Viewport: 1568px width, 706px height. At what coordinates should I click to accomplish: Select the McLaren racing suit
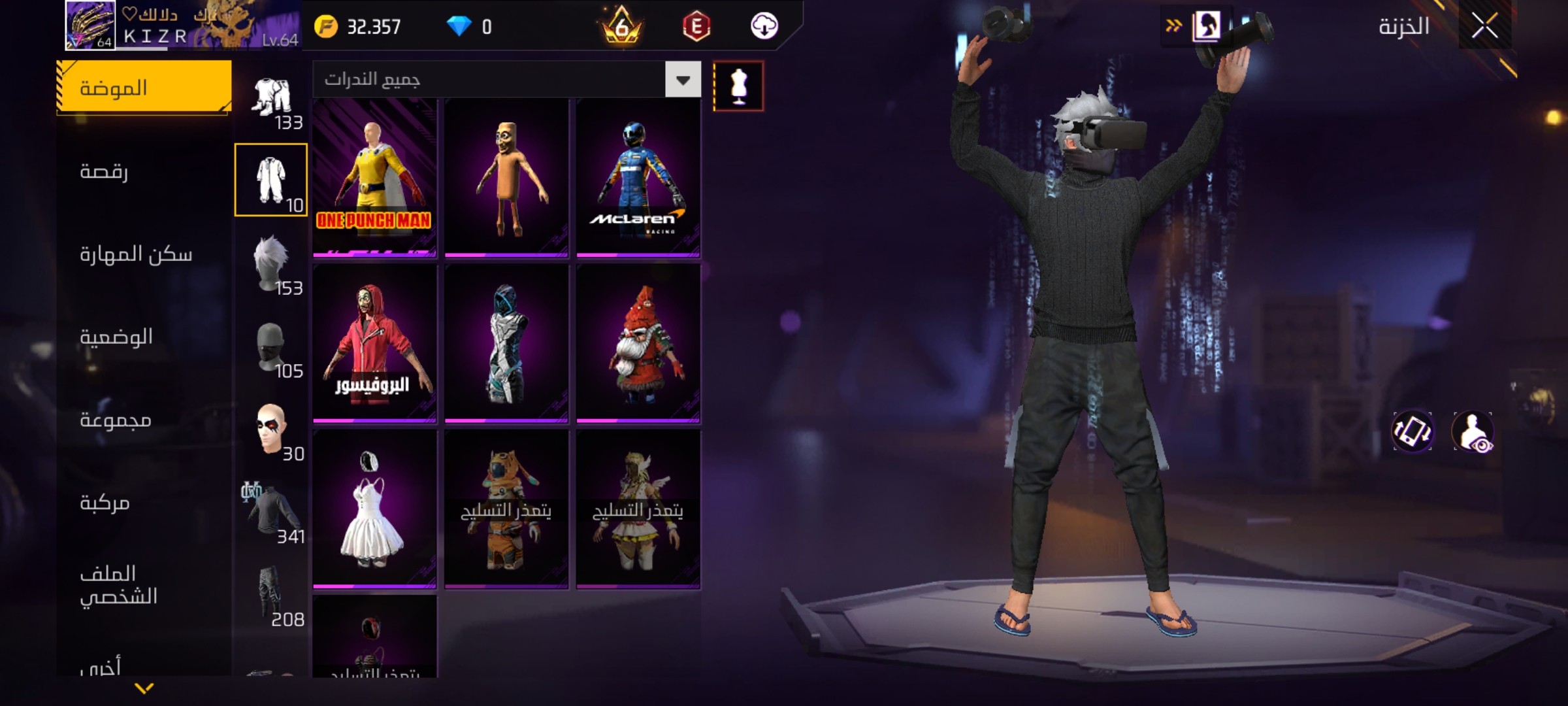coord(638,176)
